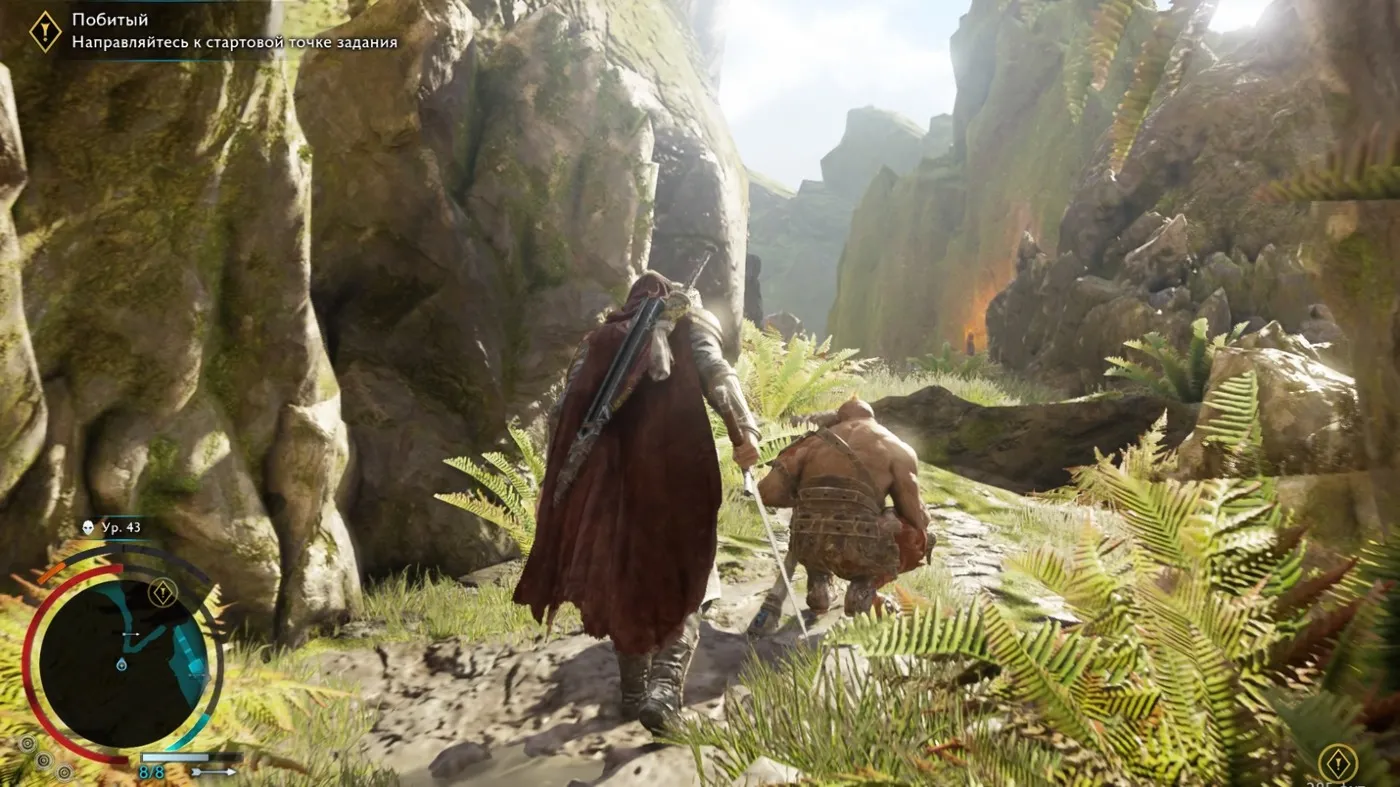This screenshot has width=1400, height=787.
Task: Select the quest marker on the minimap
Action: click(x=163, y=593)
